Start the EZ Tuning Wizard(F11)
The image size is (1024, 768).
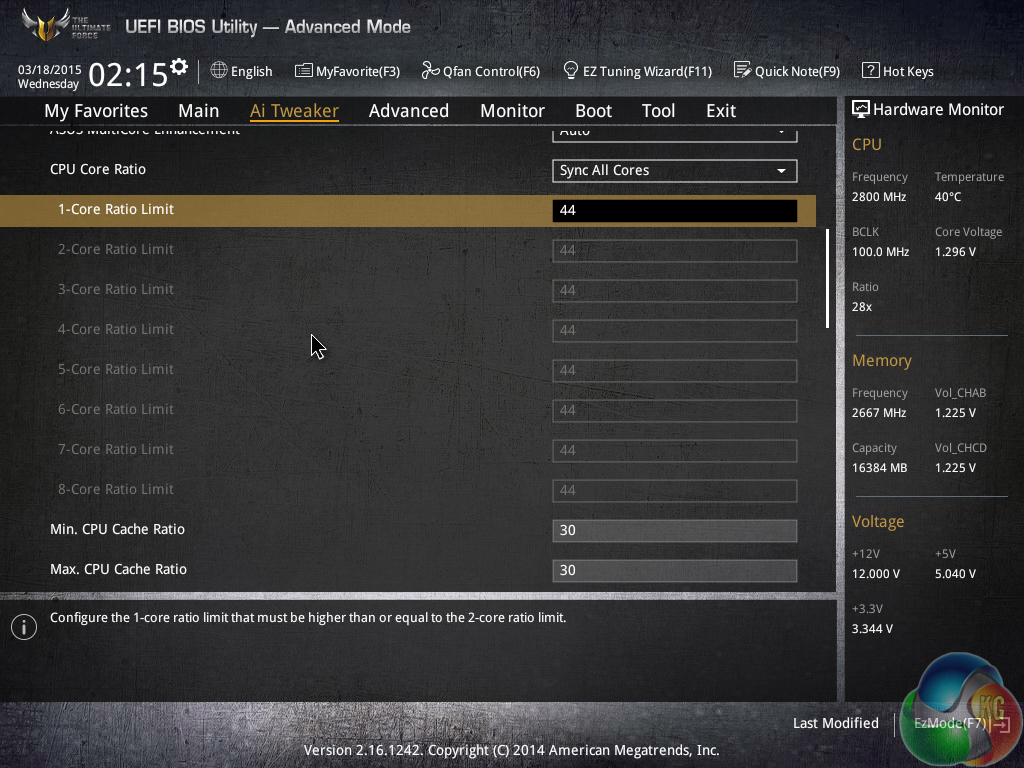pos(638,71)
